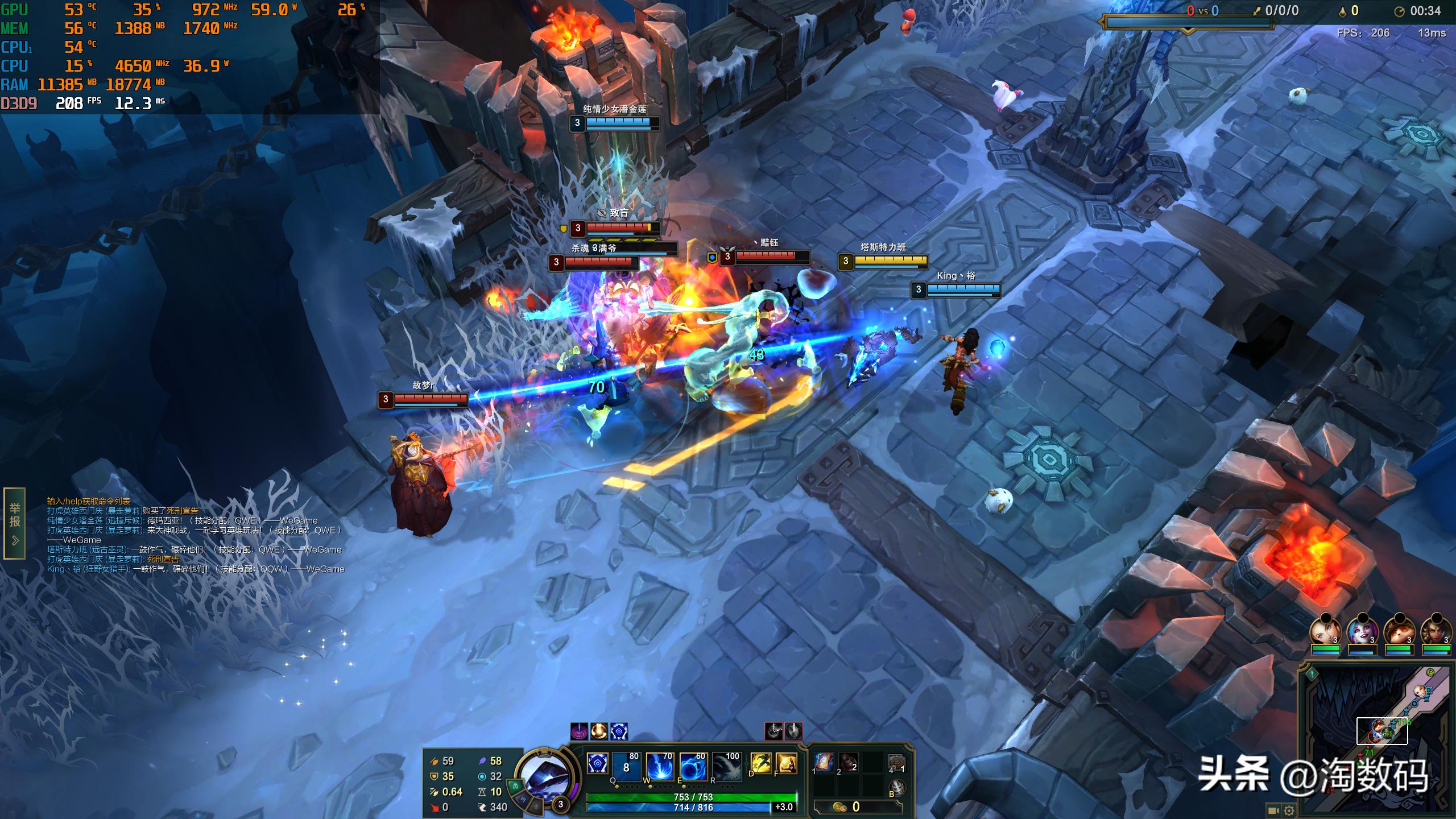Use the item in inventory slot 2
1456x819 pixels.
[848, 762]
